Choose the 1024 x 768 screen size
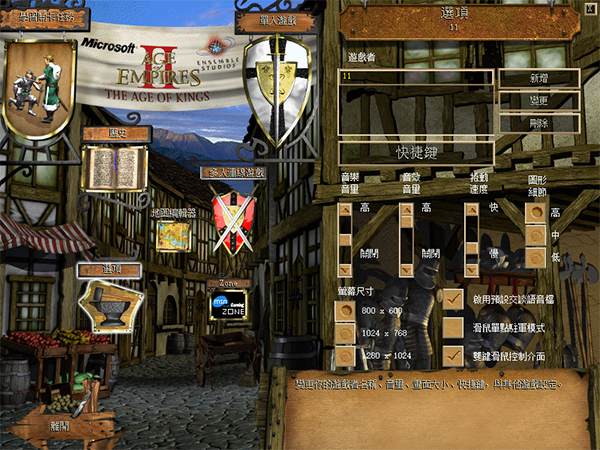 (345, 334)
